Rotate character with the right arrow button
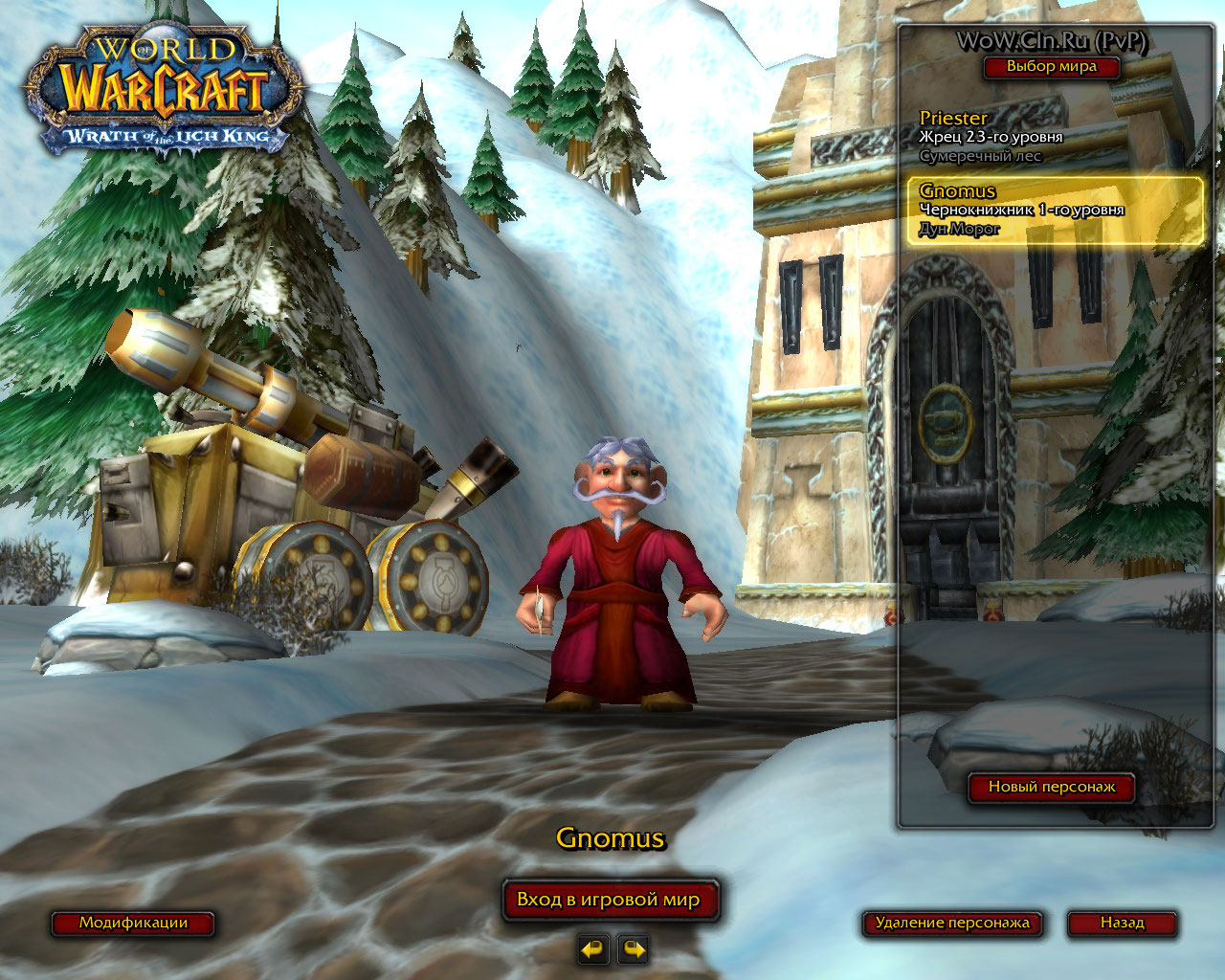This screenshot has width=1225, height=980. tap(634, 949)
